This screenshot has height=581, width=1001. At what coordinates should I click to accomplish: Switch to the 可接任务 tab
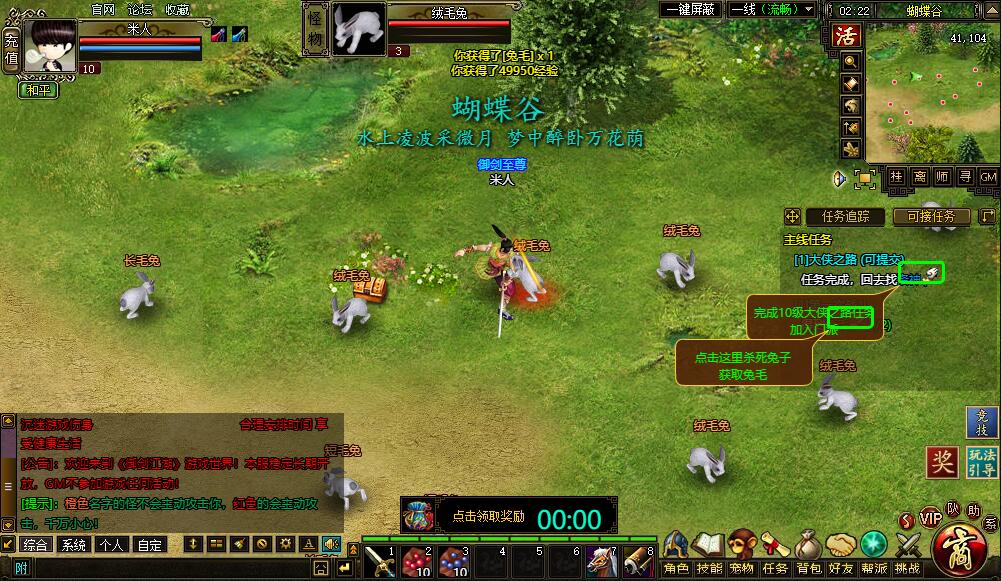[x=931, y=216]
